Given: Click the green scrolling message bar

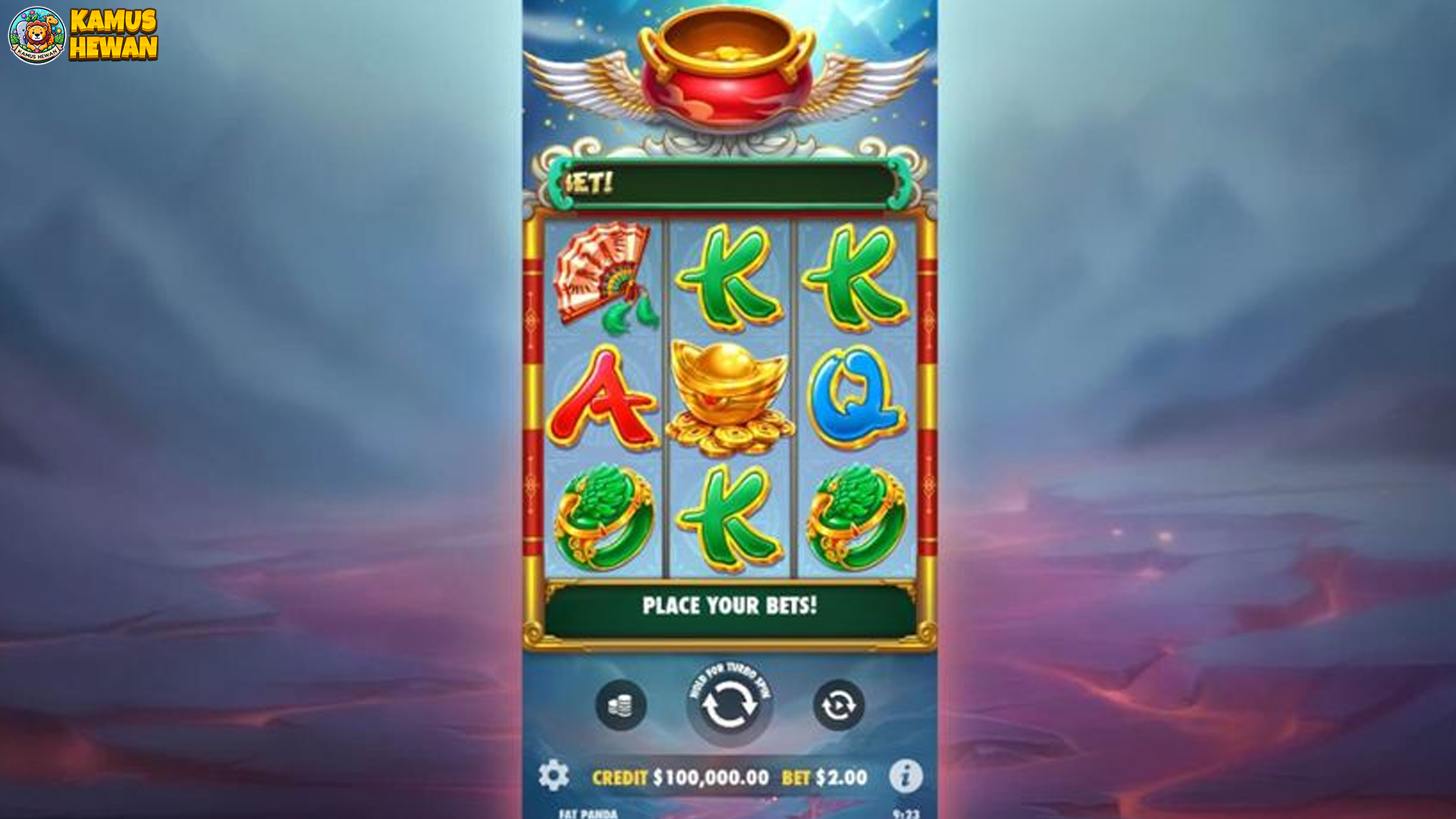Looking at the screenshot, I should click(x=728, y=182).
